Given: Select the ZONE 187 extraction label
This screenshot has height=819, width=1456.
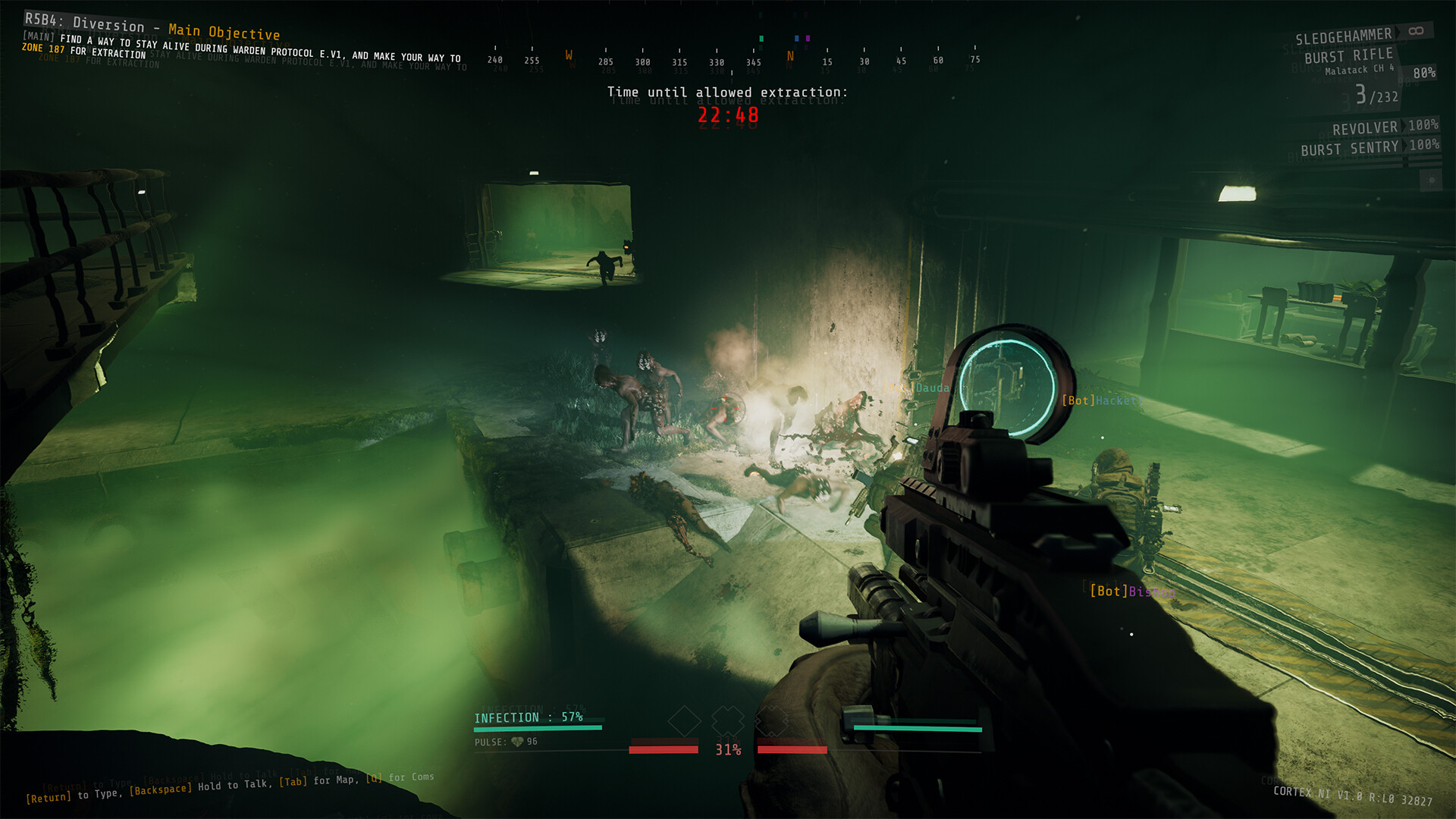Looking at the screenshot, I should pyautogui.click(x=42, y=49).
